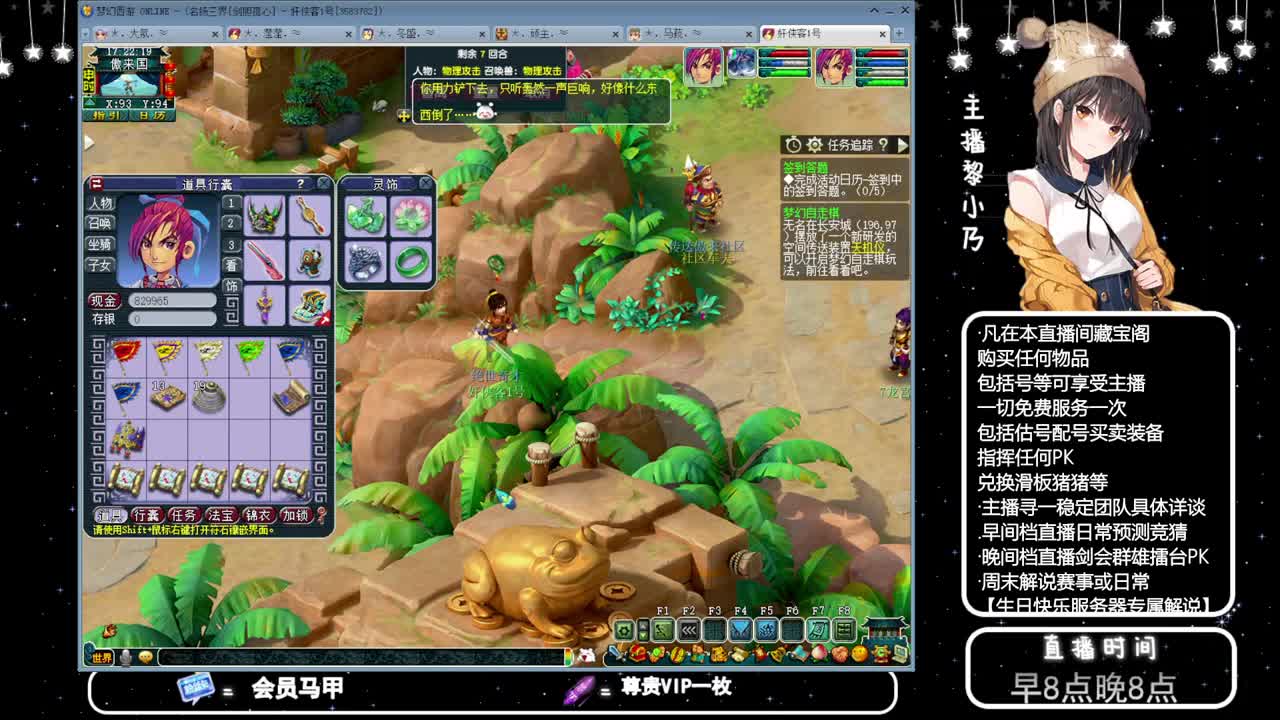Click the sword icon on the quick item bar
This screenshot has width=1280, height=720.
614,652
